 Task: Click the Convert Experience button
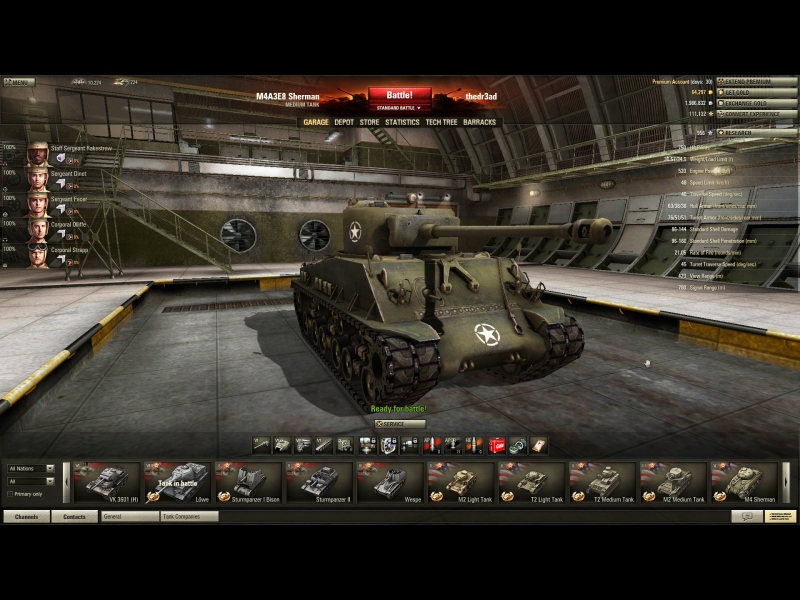[758, 114]
